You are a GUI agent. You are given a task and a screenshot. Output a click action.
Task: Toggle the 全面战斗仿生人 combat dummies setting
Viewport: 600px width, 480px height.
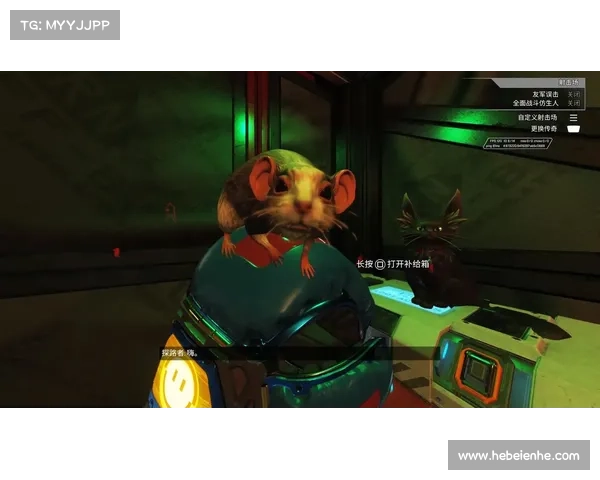(x=573, y=102)
